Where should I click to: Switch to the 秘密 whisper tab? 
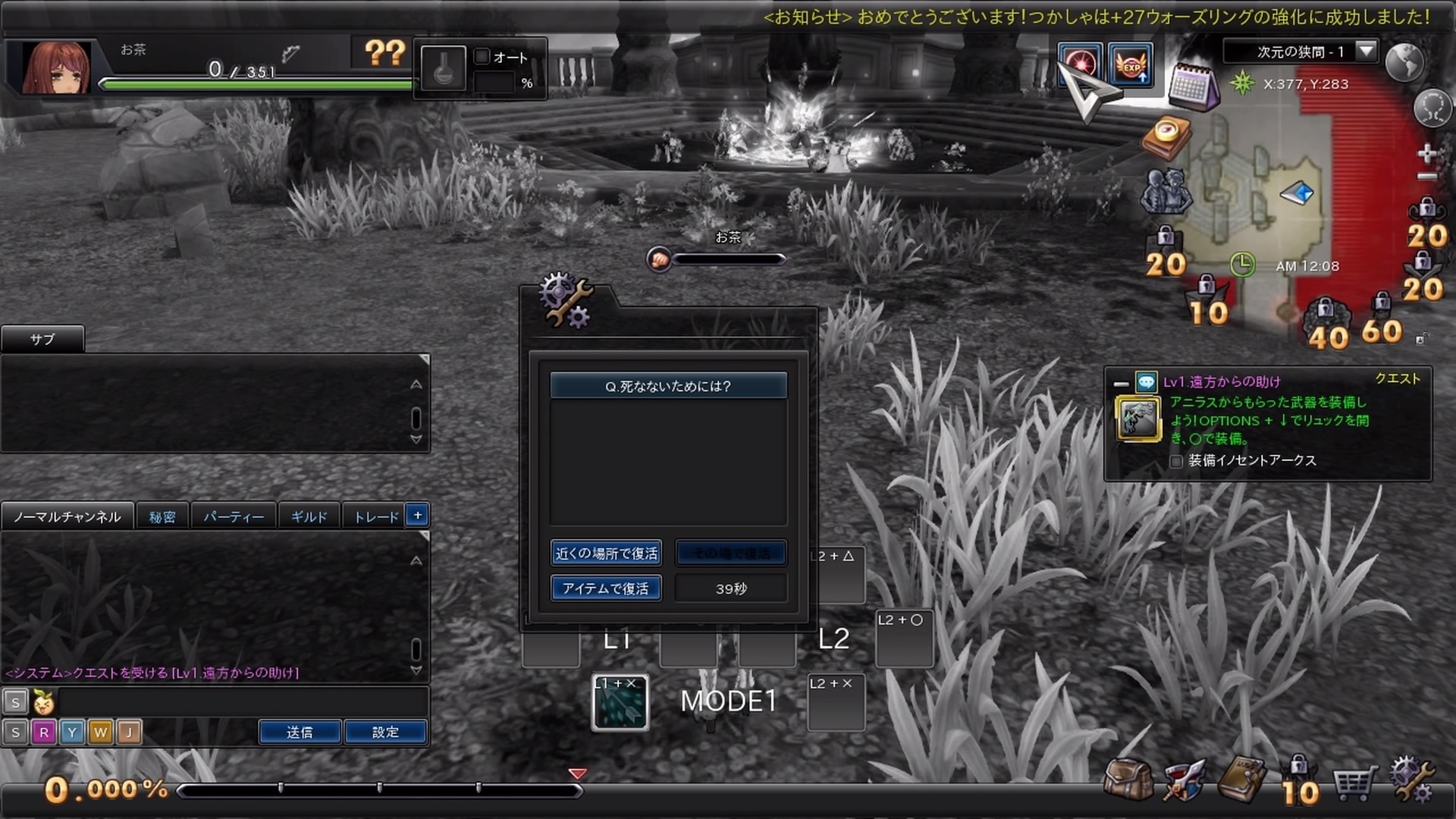162,517
